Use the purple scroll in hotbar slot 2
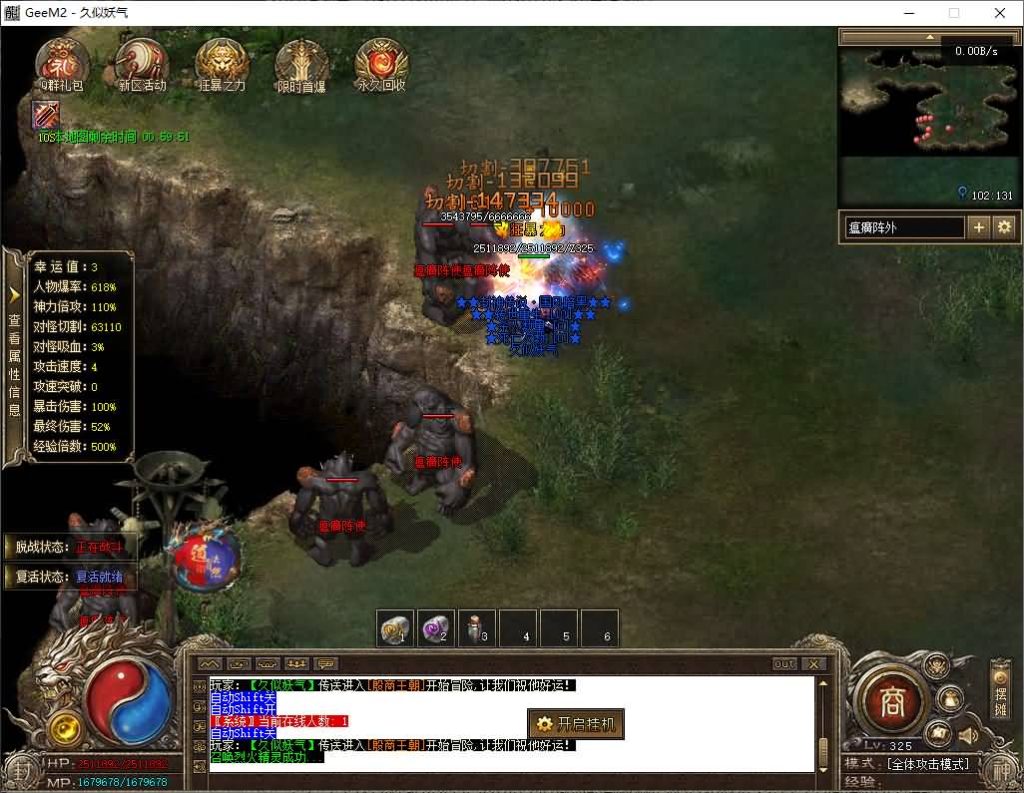Viewport: 1024px width, 793px height. pyautogui.click(x=436, y=629)
